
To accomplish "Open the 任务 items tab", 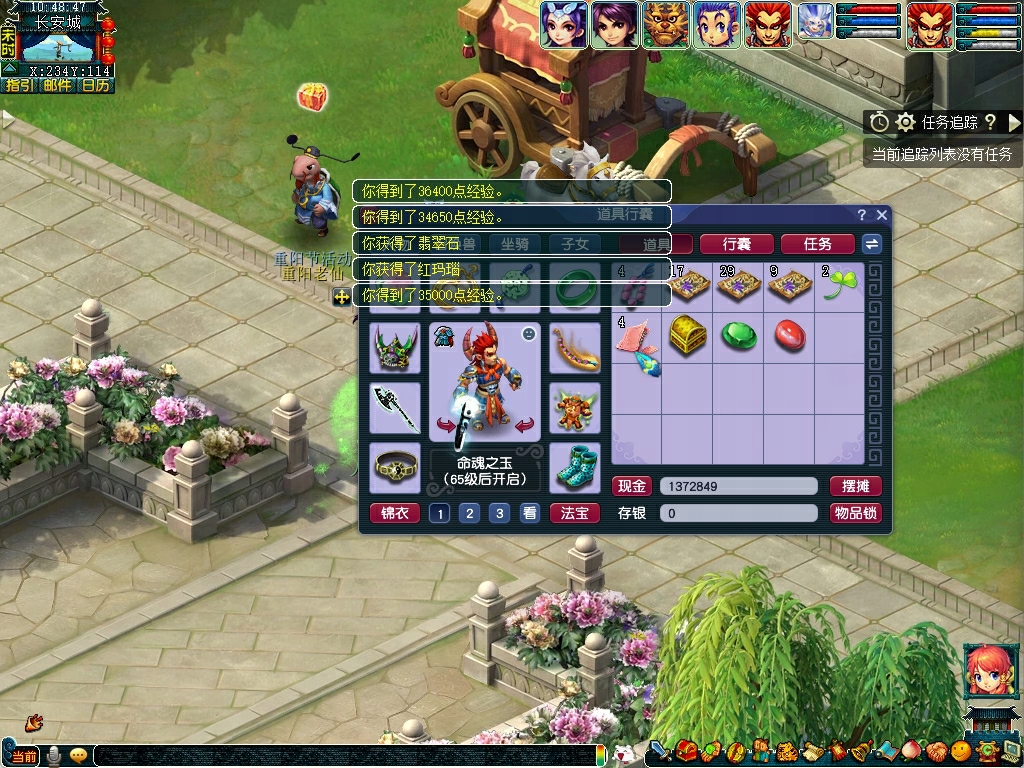I will 817,244.
